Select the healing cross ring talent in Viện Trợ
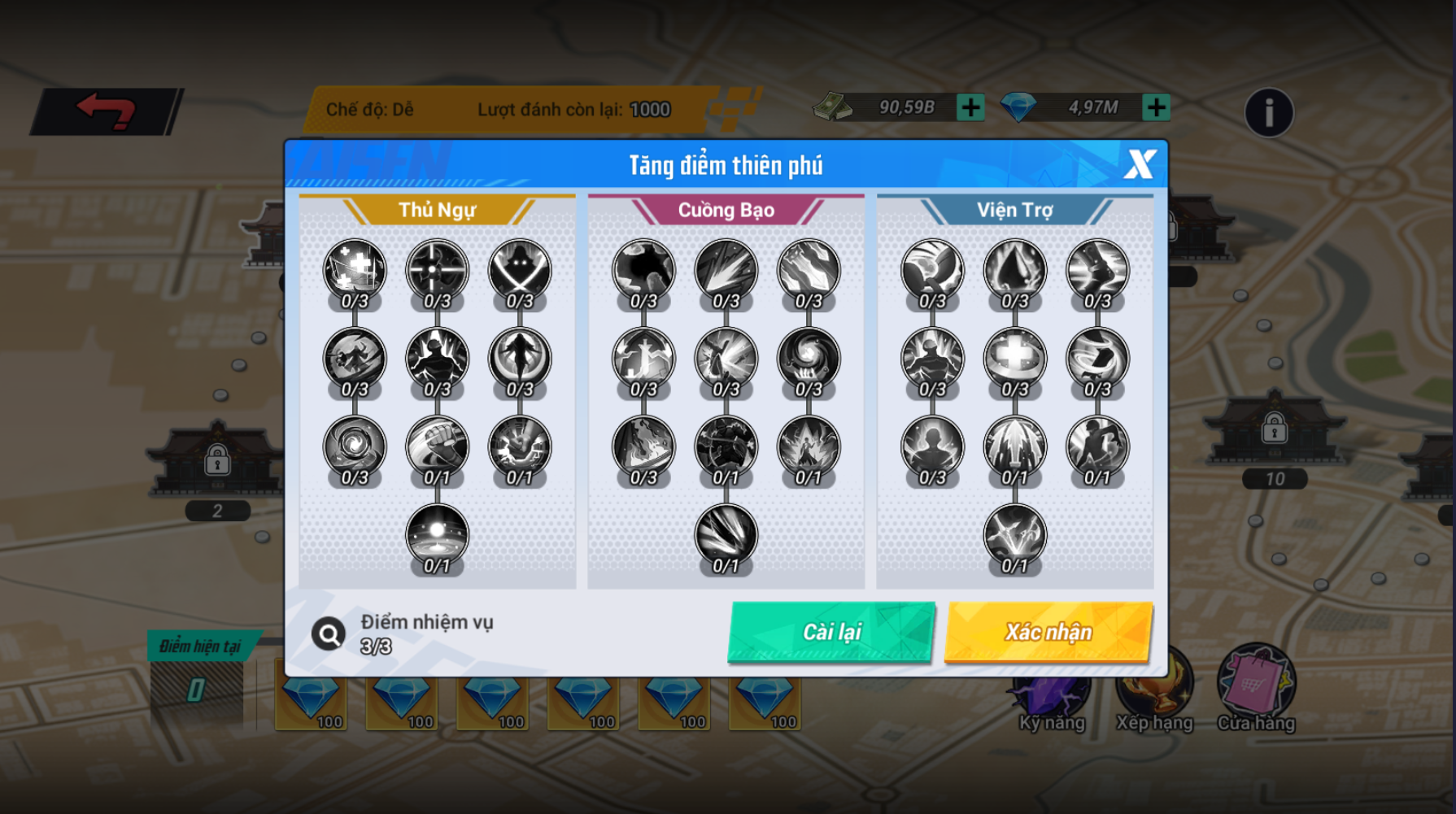This screenshot has height=814, width=1456. click(x=1014, y=358)
